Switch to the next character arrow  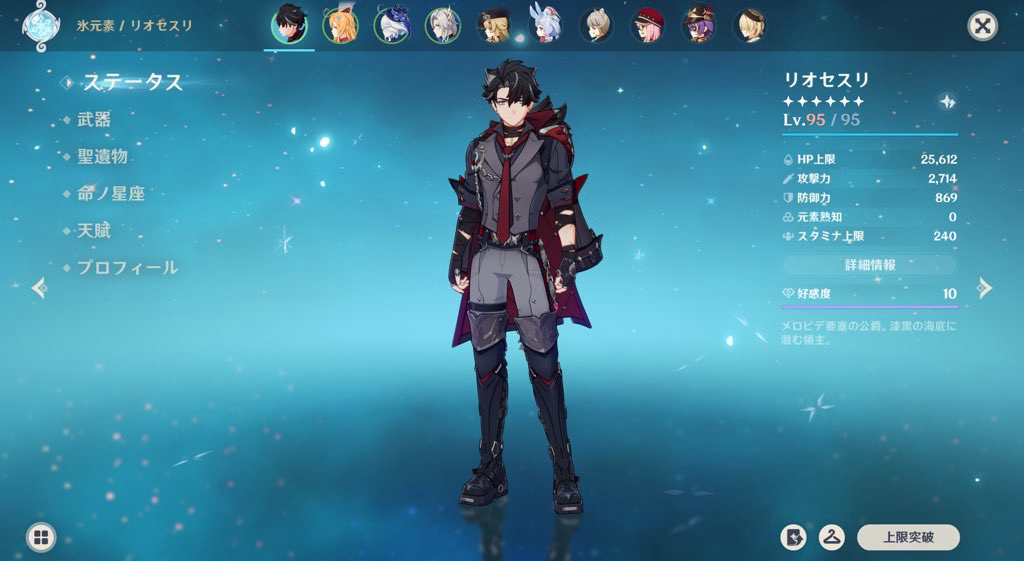click(985, 288)
